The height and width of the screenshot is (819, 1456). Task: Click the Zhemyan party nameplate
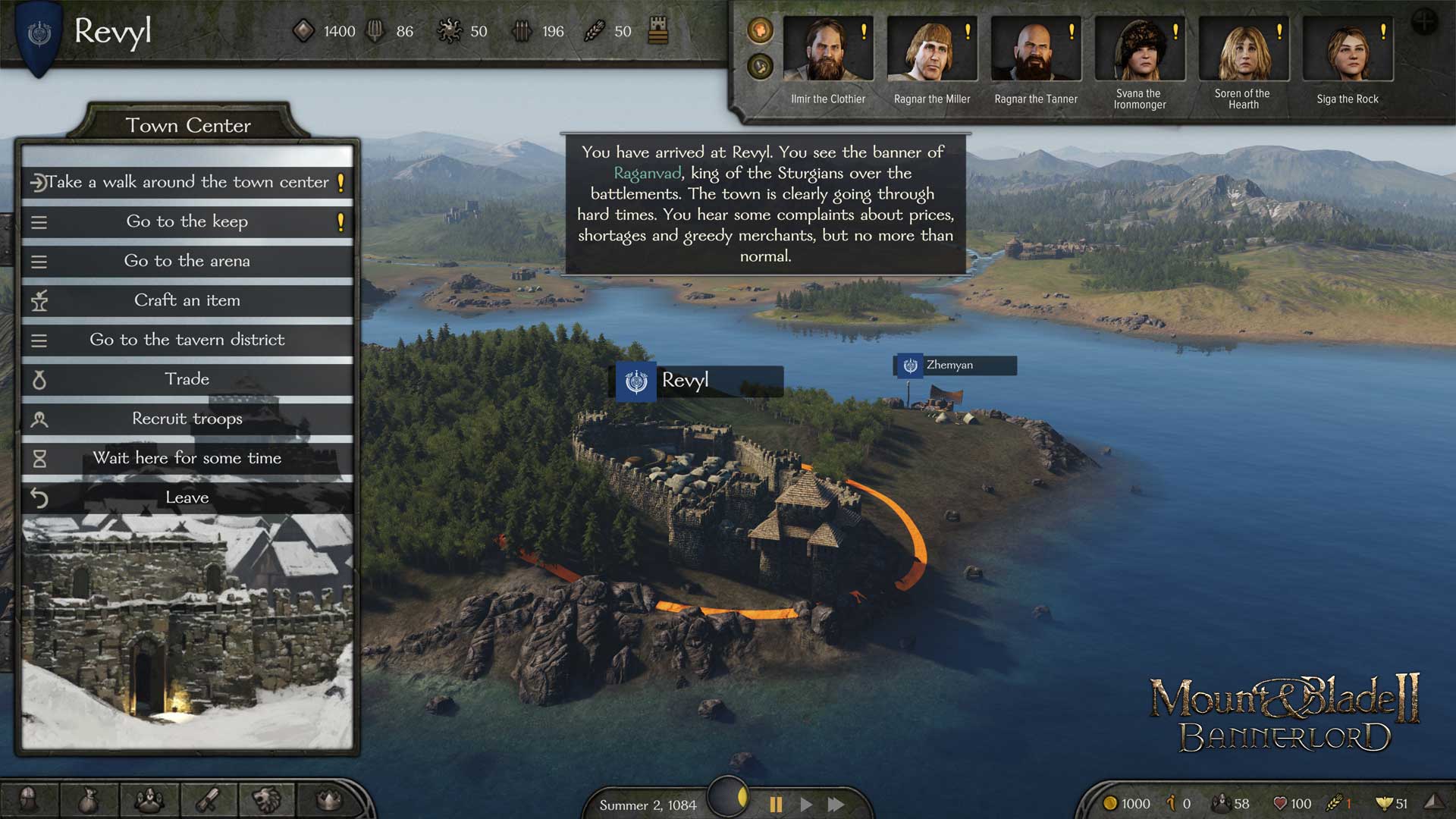tap(955, 366)
